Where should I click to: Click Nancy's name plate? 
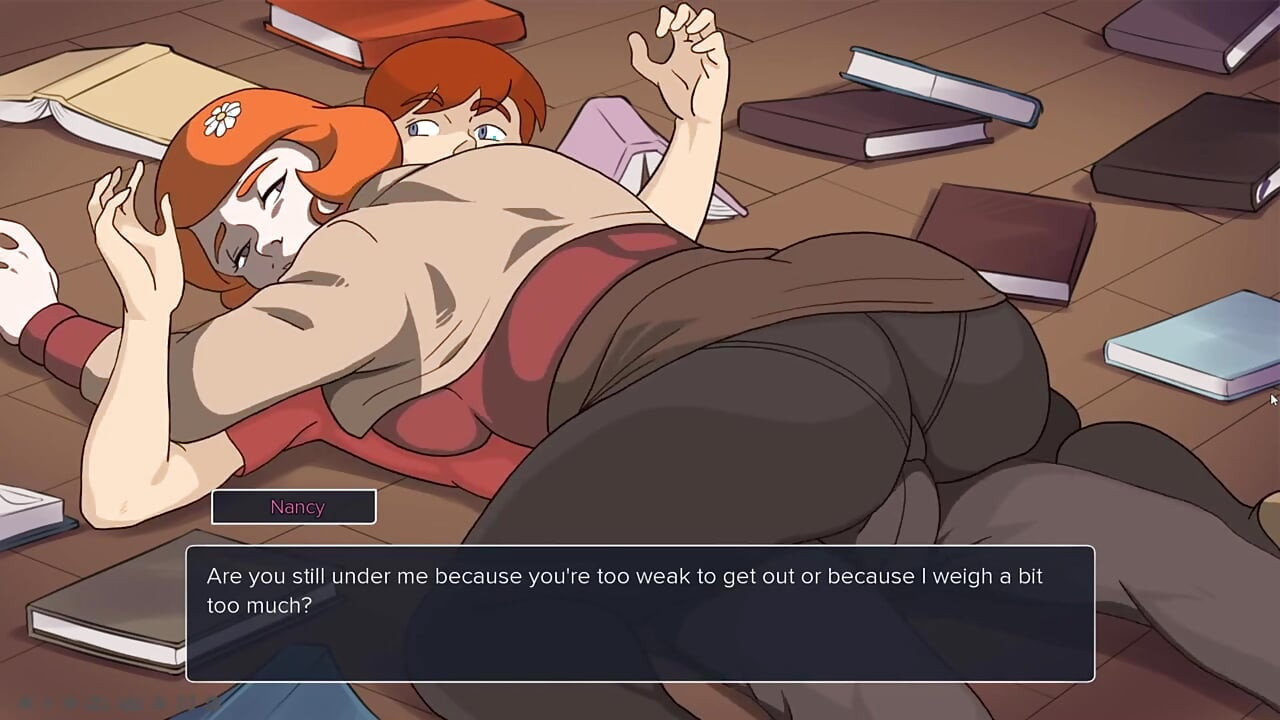click(293, 507)
